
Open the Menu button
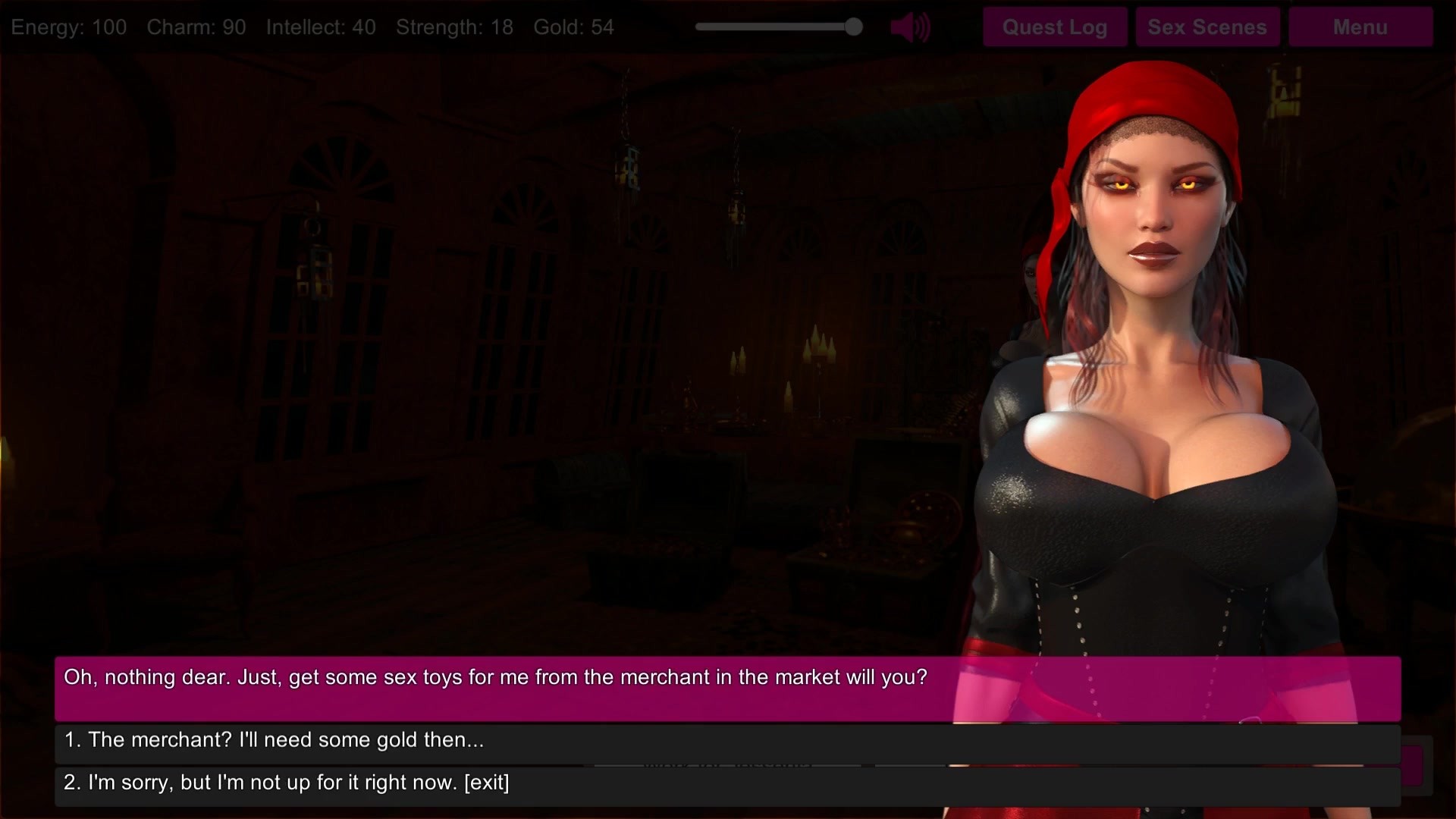(x=1360, y=27)
